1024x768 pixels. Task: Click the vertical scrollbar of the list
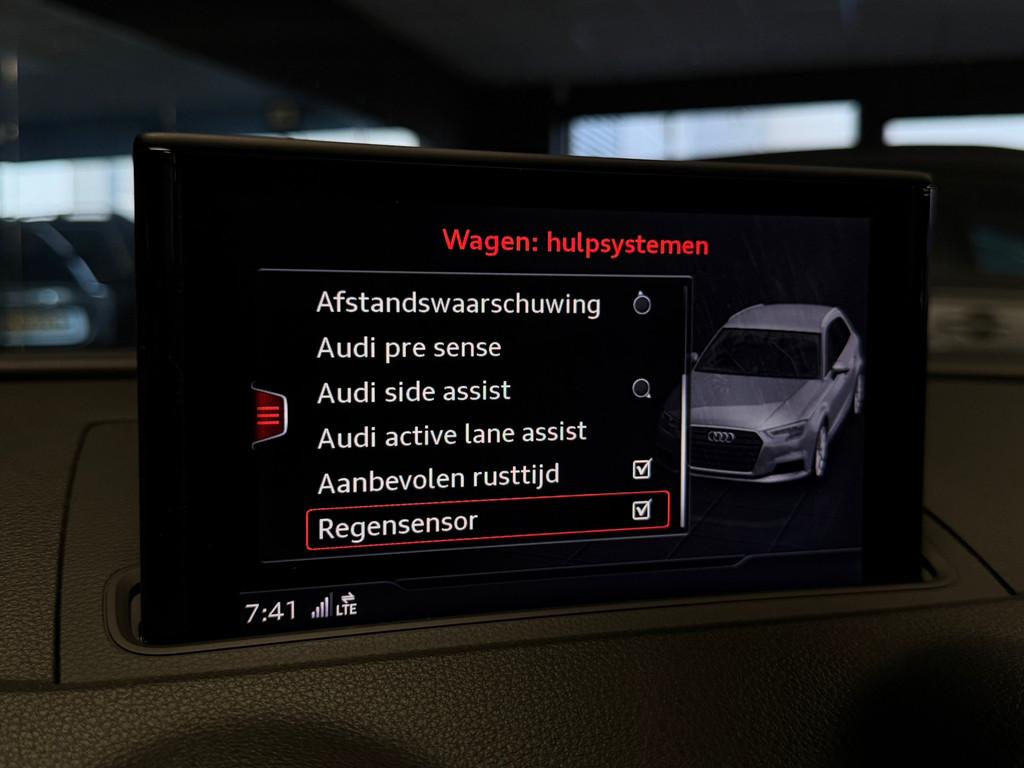click(x=685, y=400)
